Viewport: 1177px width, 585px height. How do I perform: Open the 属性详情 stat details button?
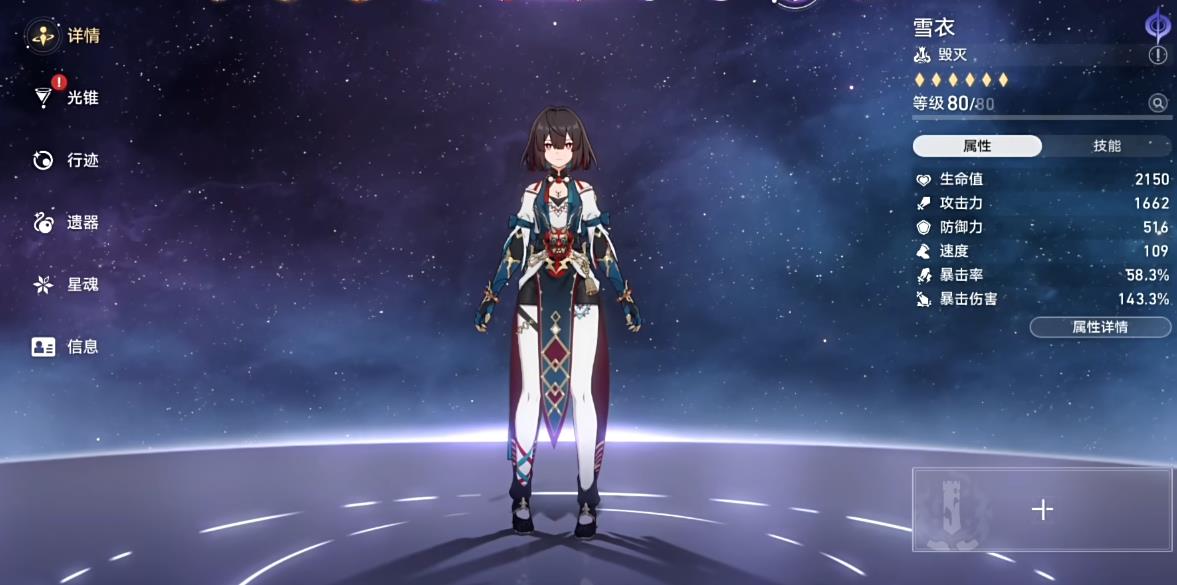pyautogui.click(x=1100, y=327)
